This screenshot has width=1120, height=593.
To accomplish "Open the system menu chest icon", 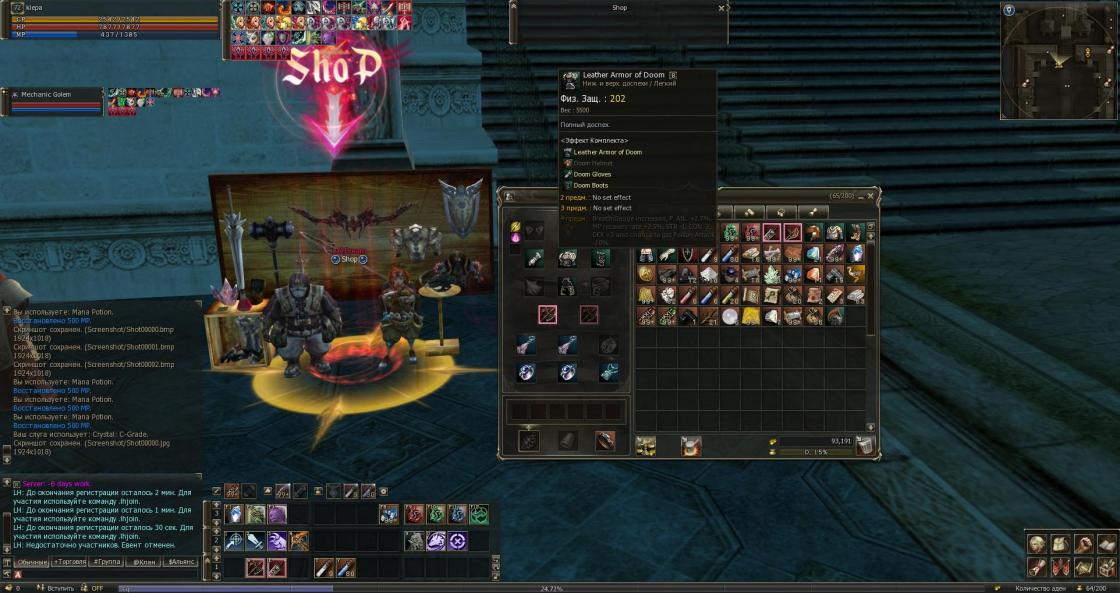I will [1105, 567].
